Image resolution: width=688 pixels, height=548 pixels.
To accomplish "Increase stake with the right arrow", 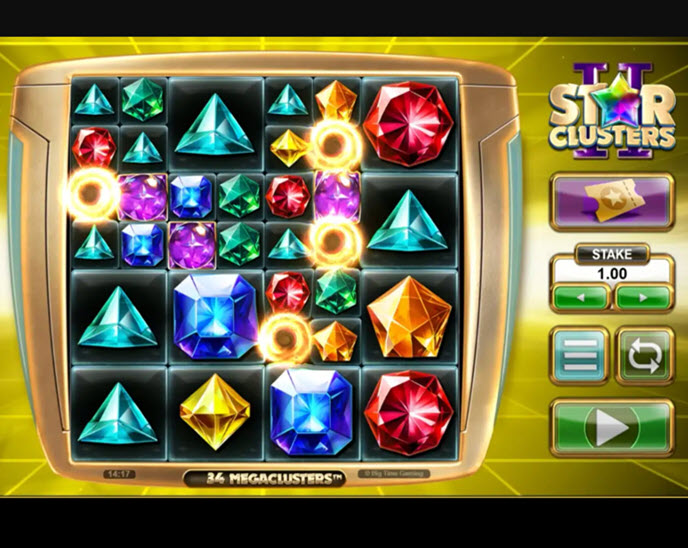I will [643, 297].
